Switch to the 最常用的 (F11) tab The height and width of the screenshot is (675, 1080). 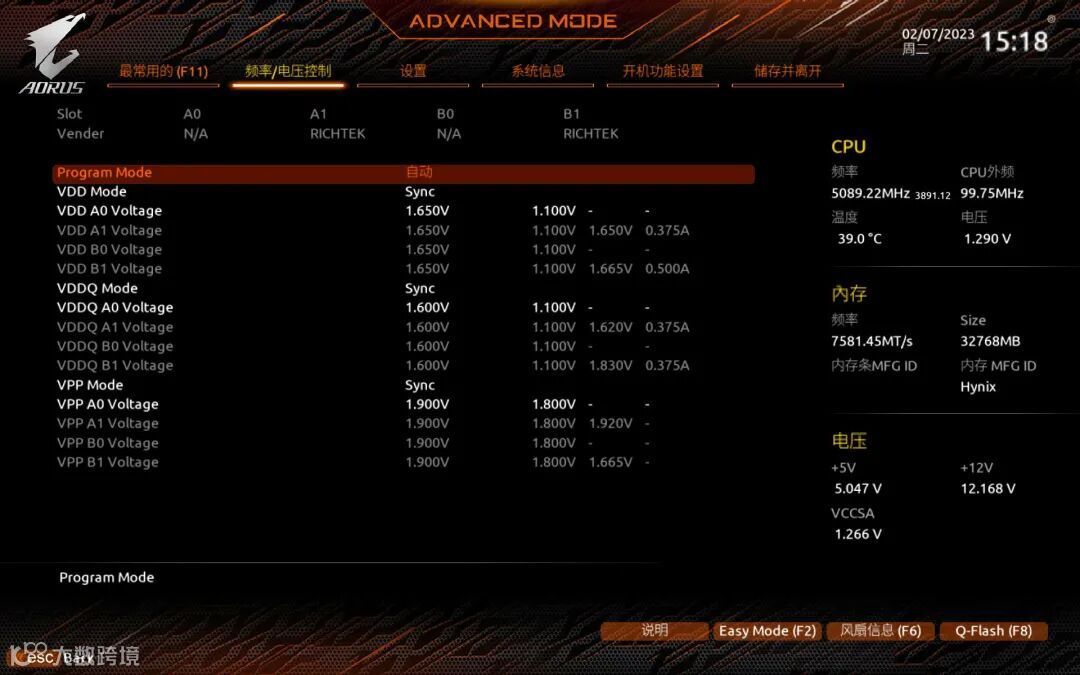(x=163, y=71)
